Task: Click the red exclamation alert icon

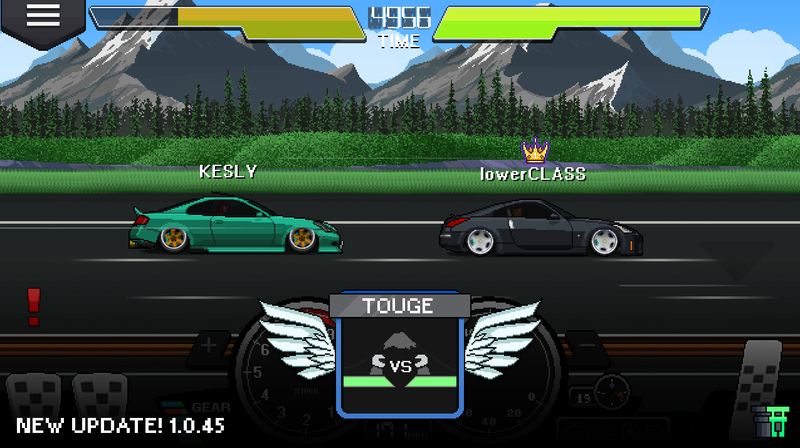Action: [34, 306]
